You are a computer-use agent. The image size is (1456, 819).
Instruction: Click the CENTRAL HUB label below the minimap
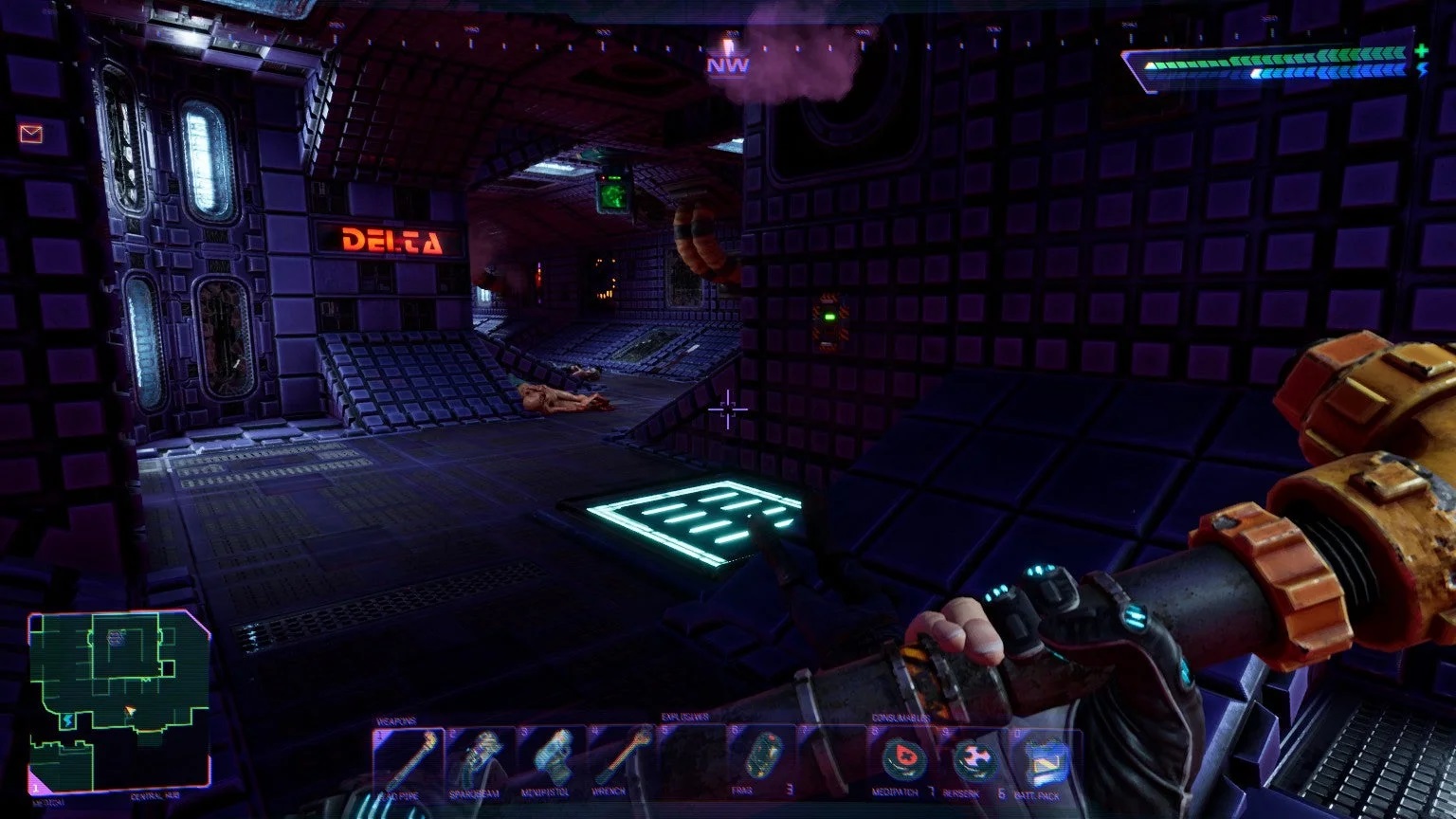154,796
